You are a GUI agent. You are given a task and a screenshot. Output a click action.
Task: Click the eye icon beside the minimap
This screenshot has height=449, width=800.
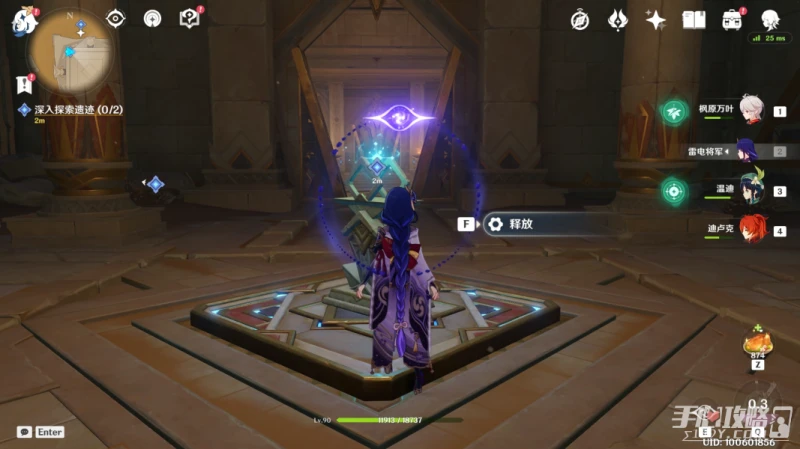tap(116, 18)
